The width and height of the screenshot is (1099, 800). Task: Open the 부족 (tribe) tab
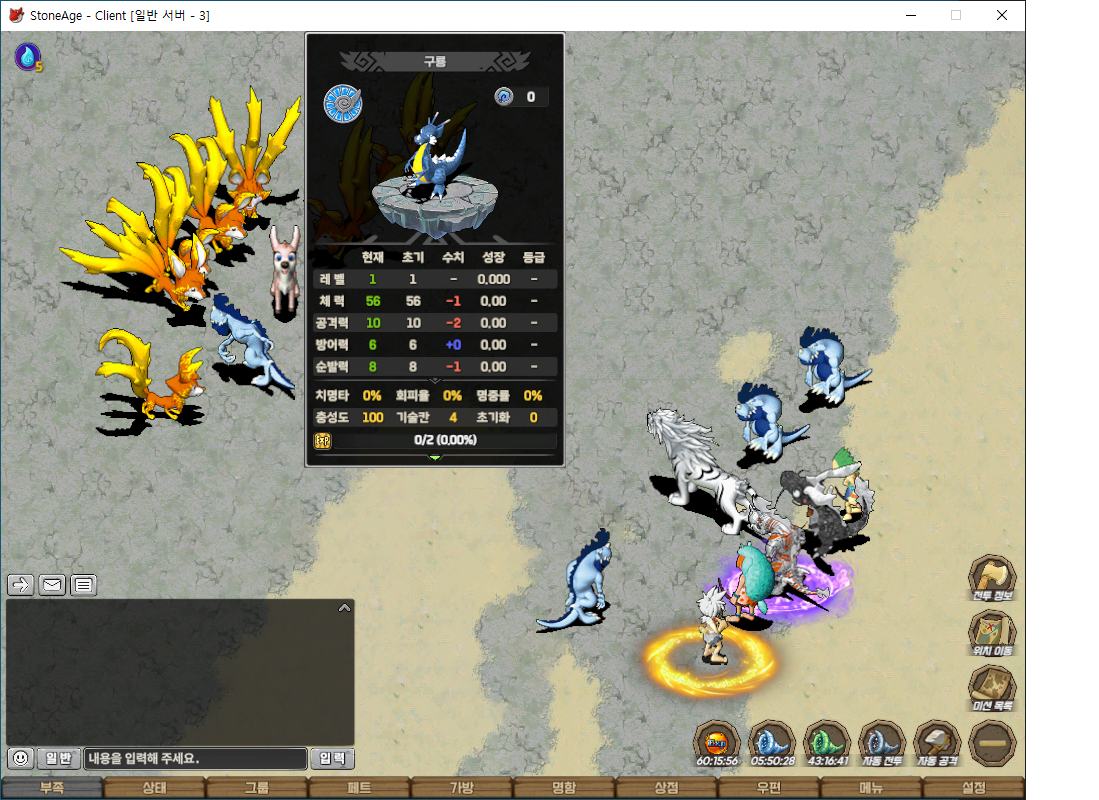[52, 788]
